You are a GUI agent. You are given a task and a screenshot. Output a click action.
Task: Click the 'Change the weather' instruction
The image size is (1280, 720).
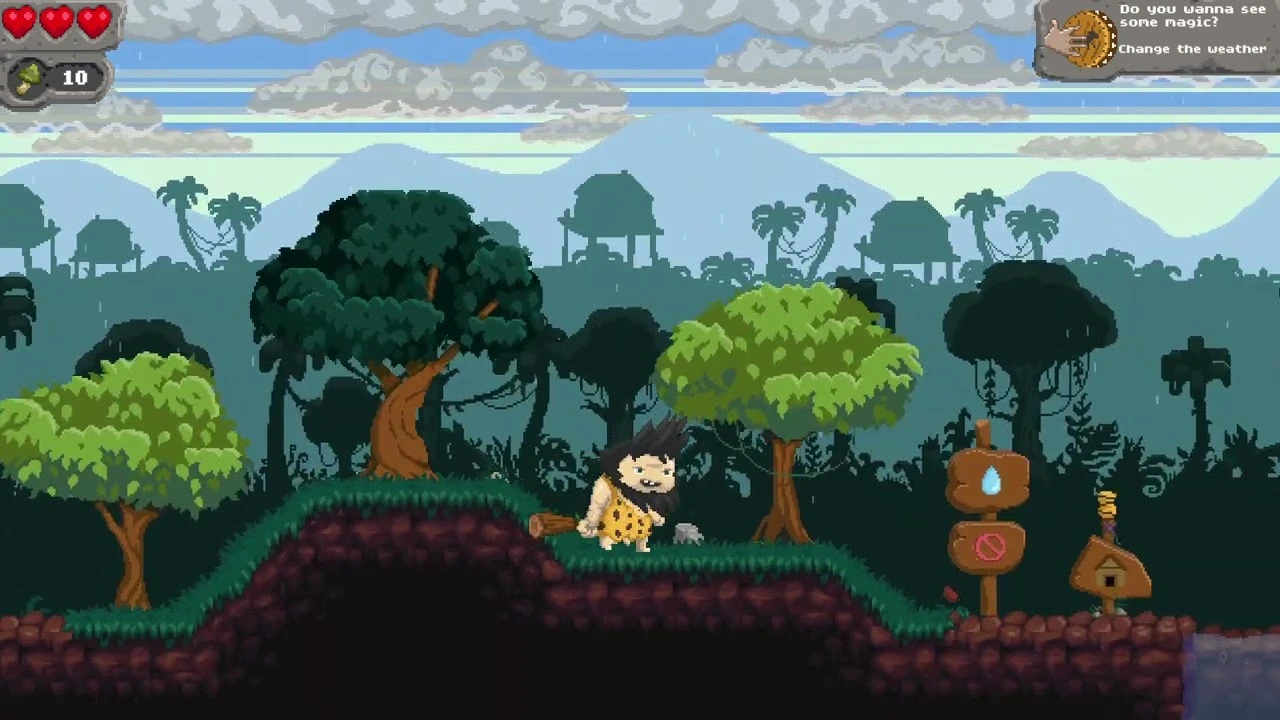coord(1192,48)
